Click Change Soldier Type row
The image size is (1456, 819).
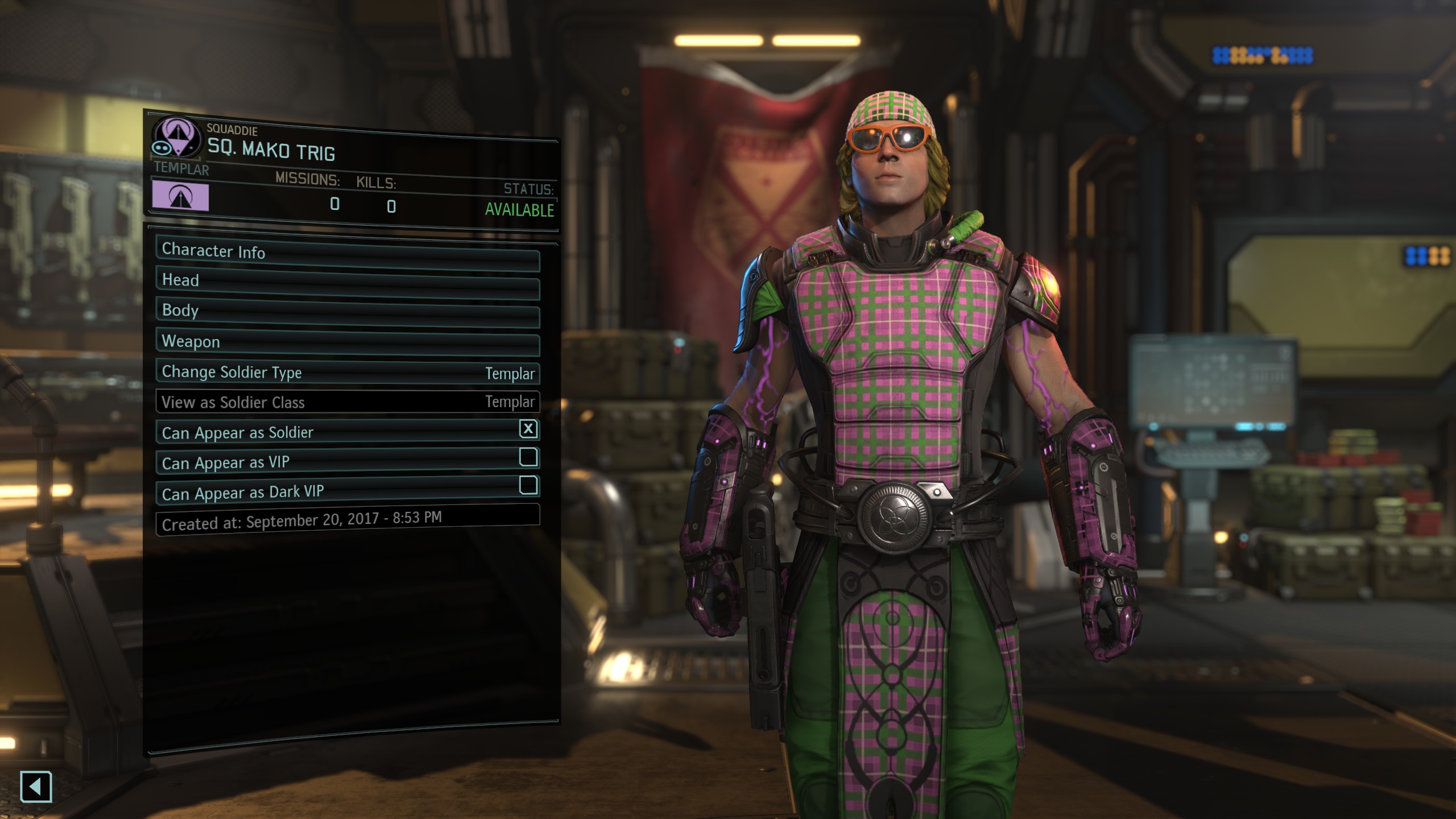347,373
